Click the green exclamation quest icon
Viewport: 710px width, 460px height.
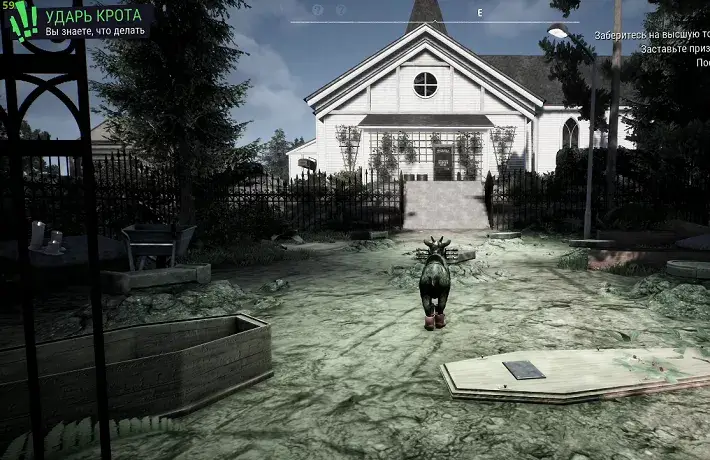tap(25, 20)
